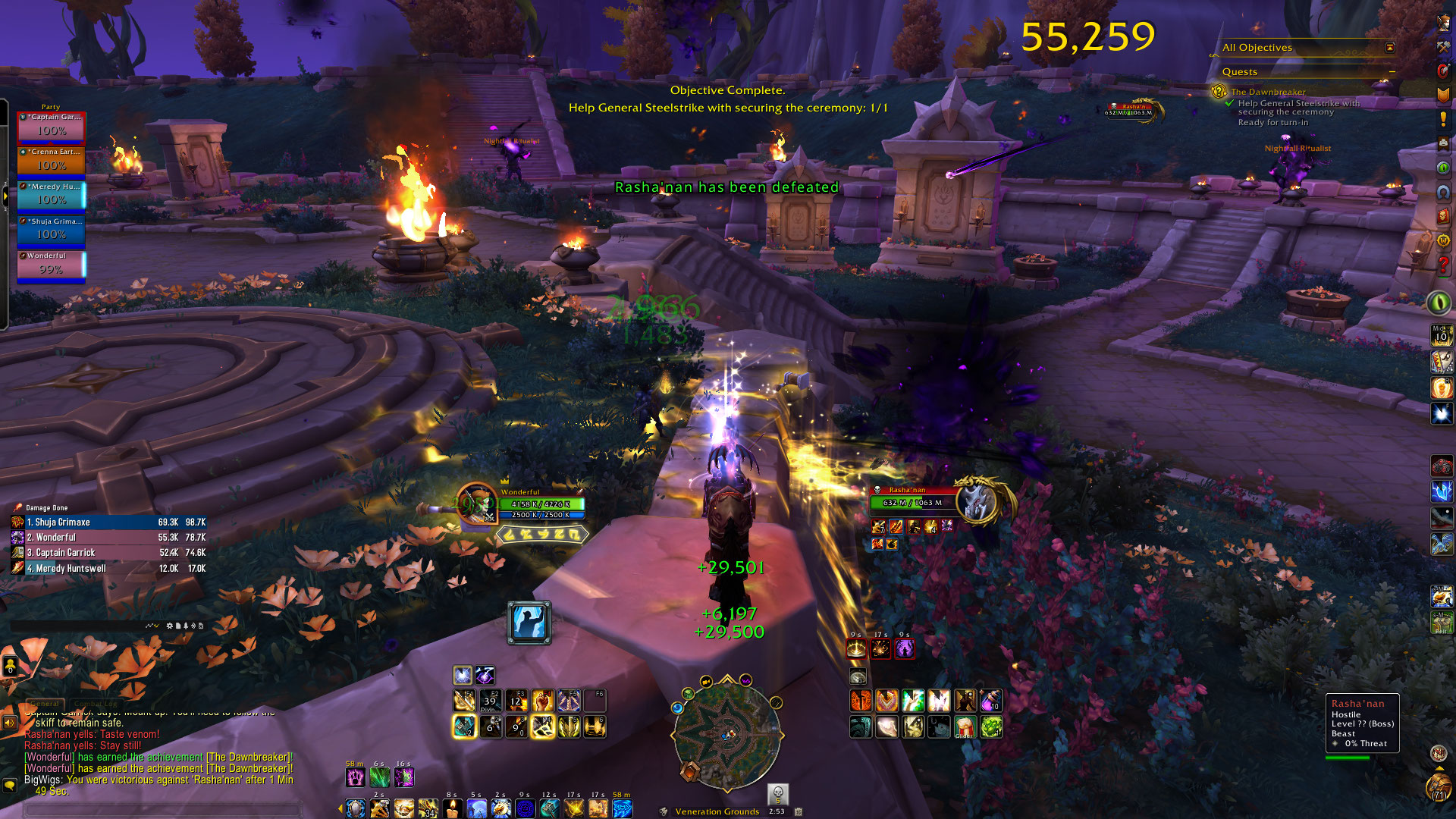Toggle the chat voice speaker button

(10, 723)
